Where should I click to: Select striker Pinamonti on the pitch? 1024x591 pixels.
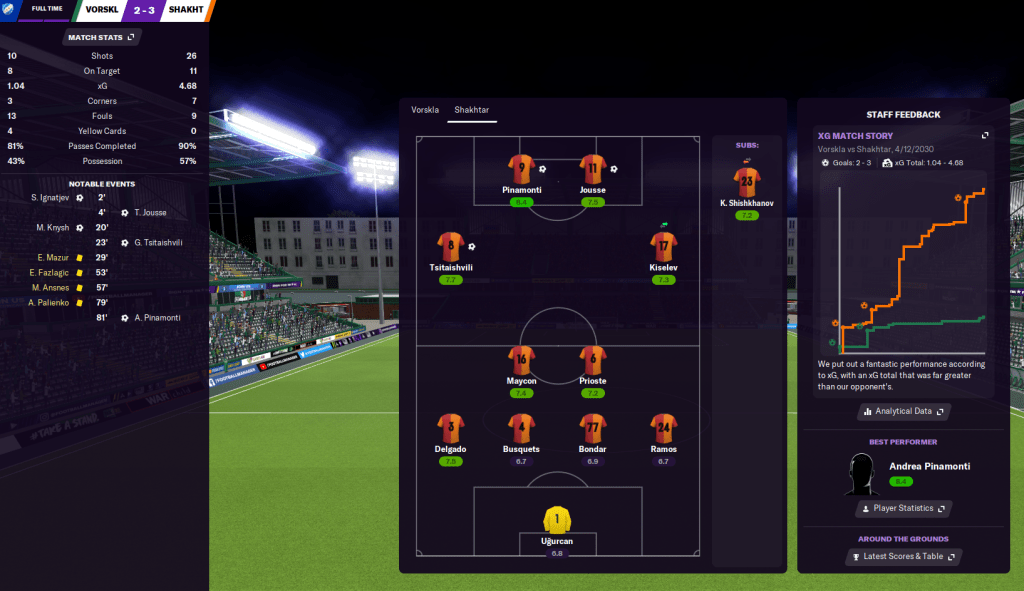(521, 170)
